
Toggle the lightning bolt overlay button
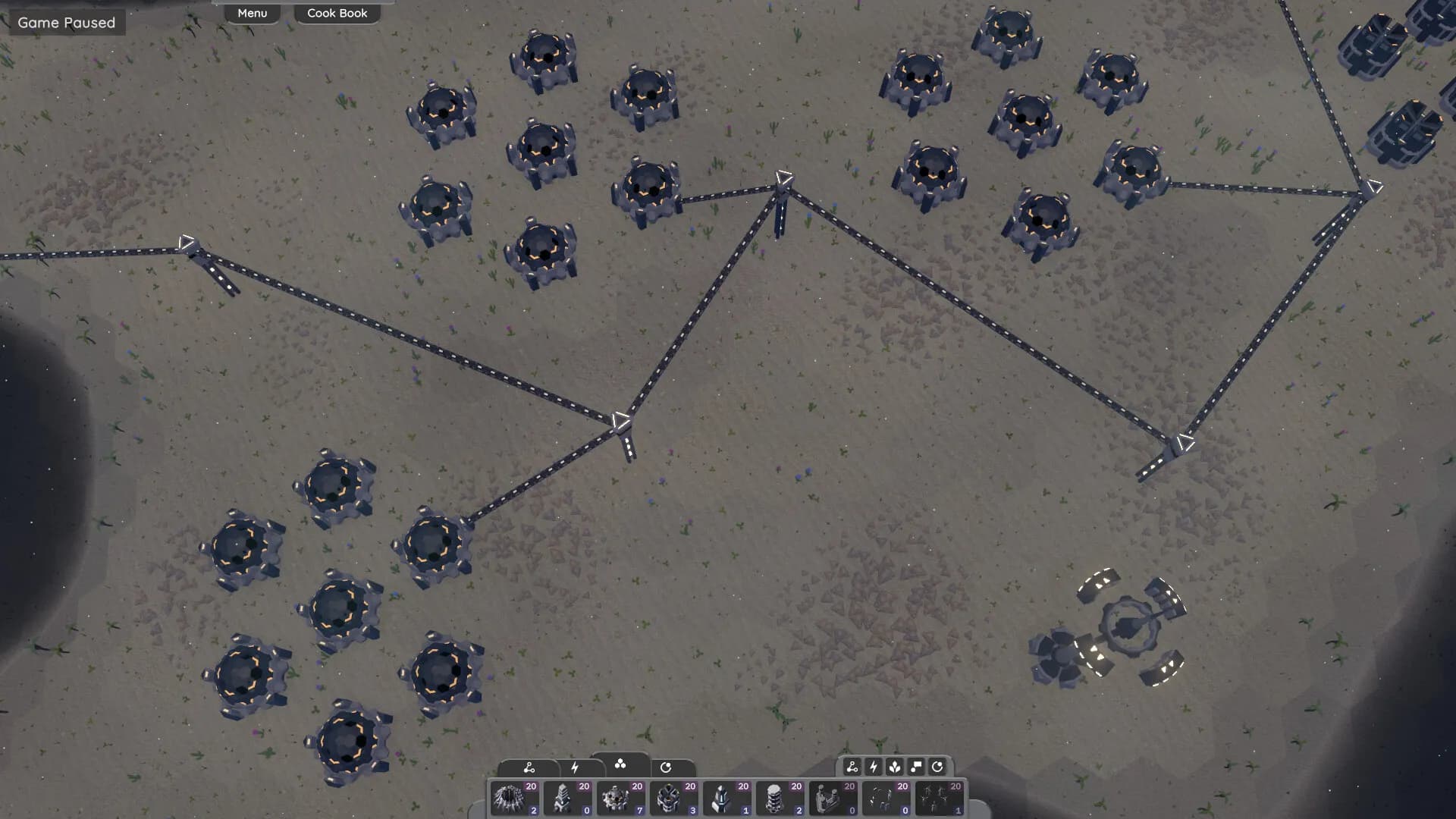pyautogui.click(x=874, y=767)
